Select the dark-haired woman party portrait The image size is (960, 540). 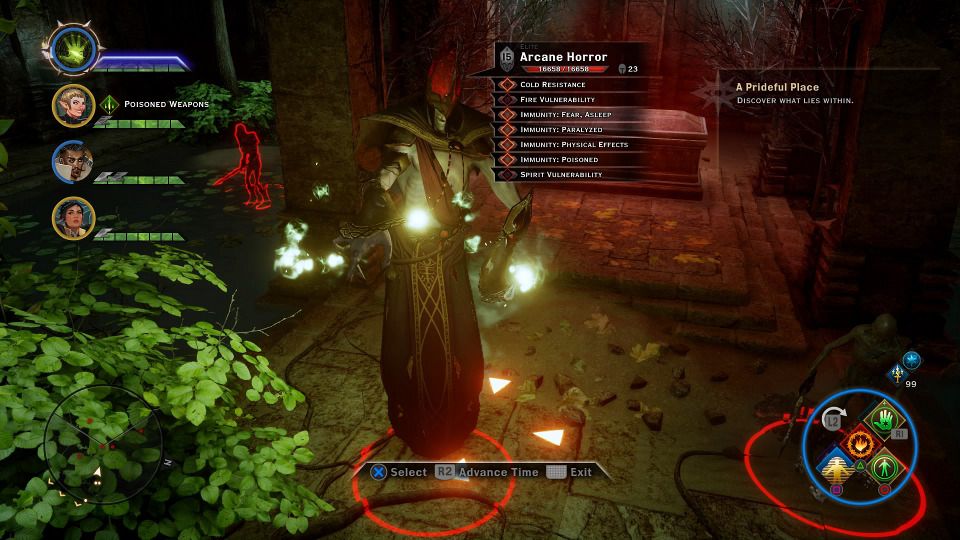(74, 218)
